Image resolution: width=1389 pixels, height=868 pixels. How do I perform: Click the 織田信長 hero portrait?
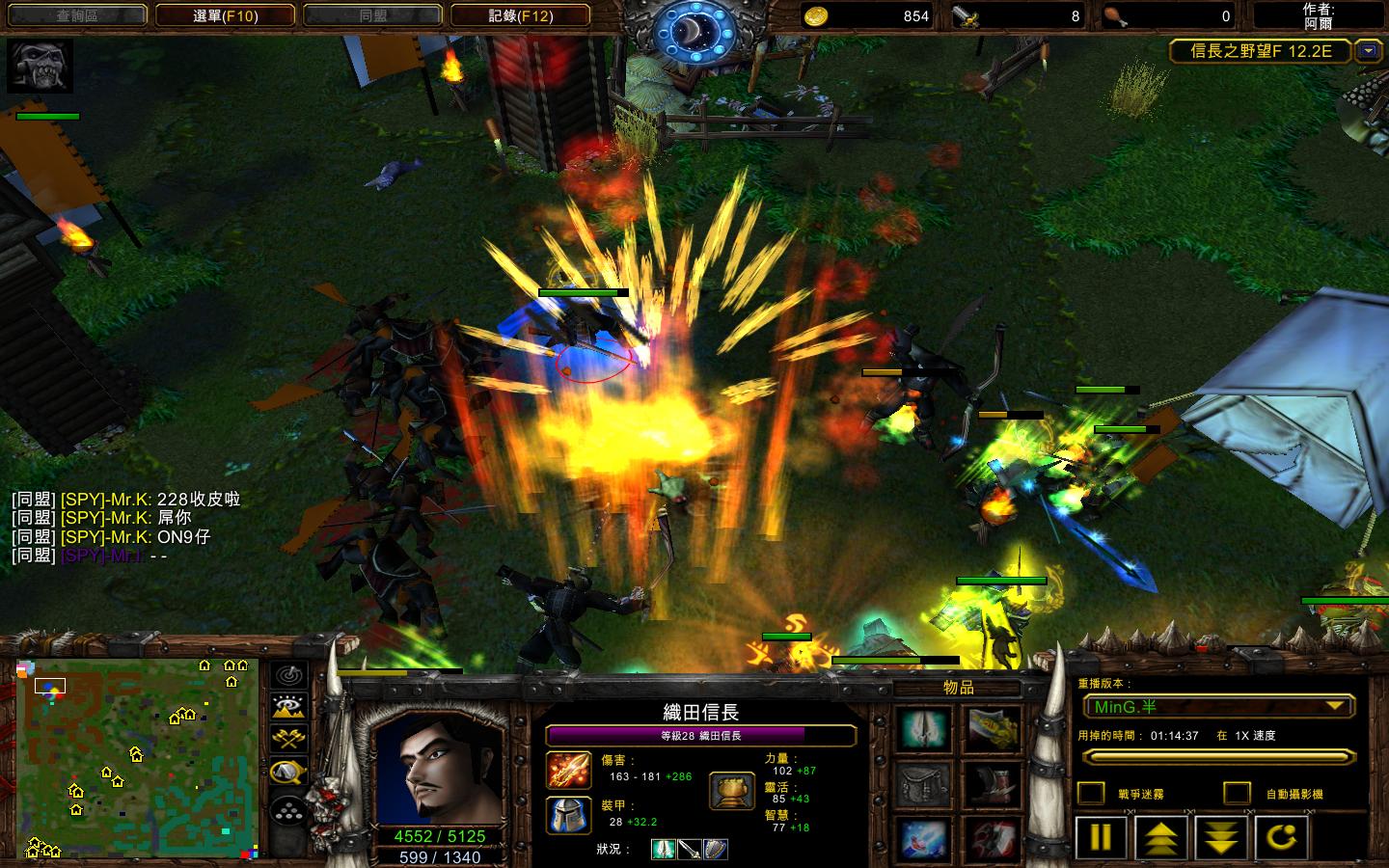point(439,770)
